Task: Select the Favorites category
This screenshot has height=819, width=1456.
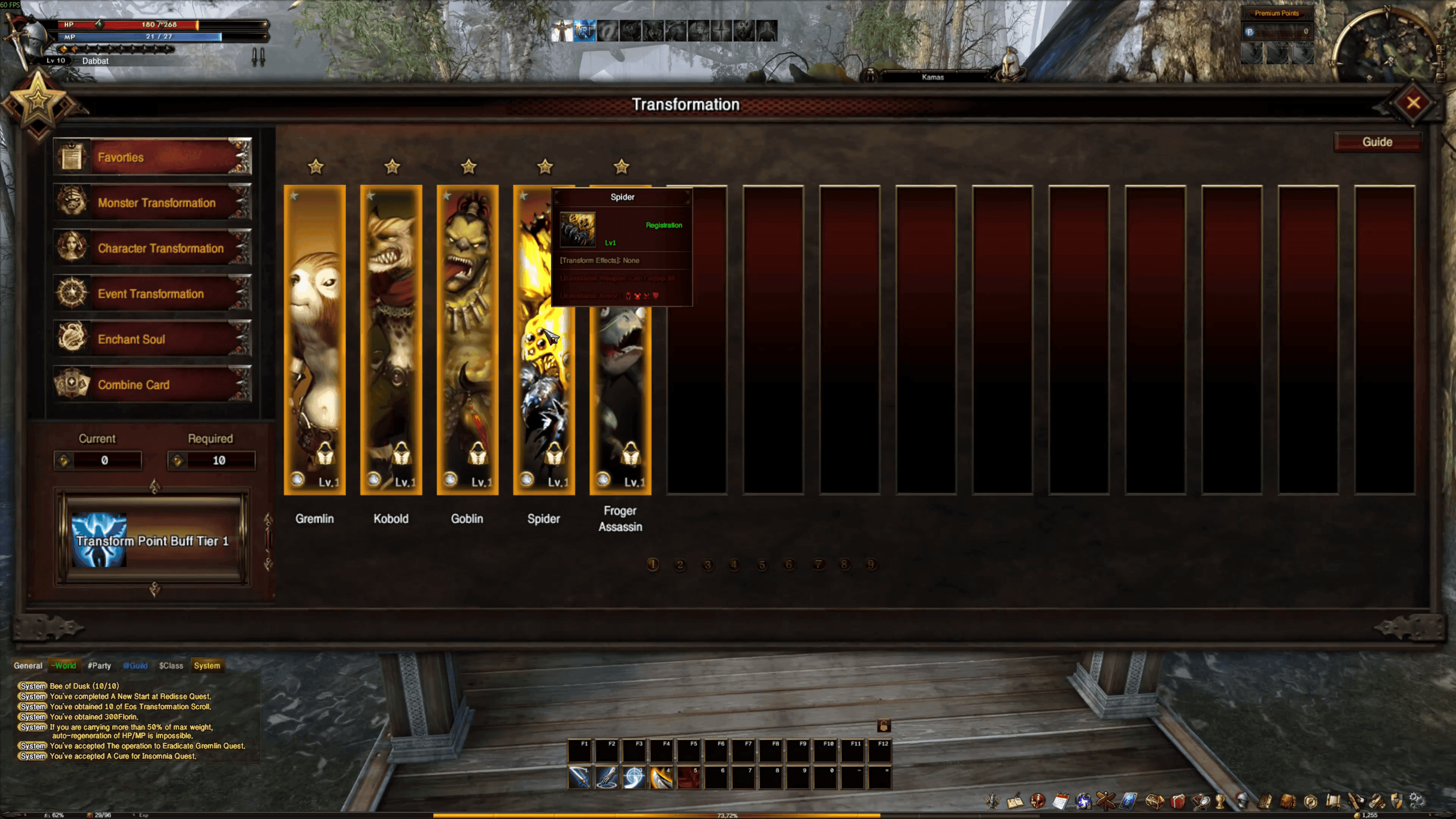Action: point(152,157)
